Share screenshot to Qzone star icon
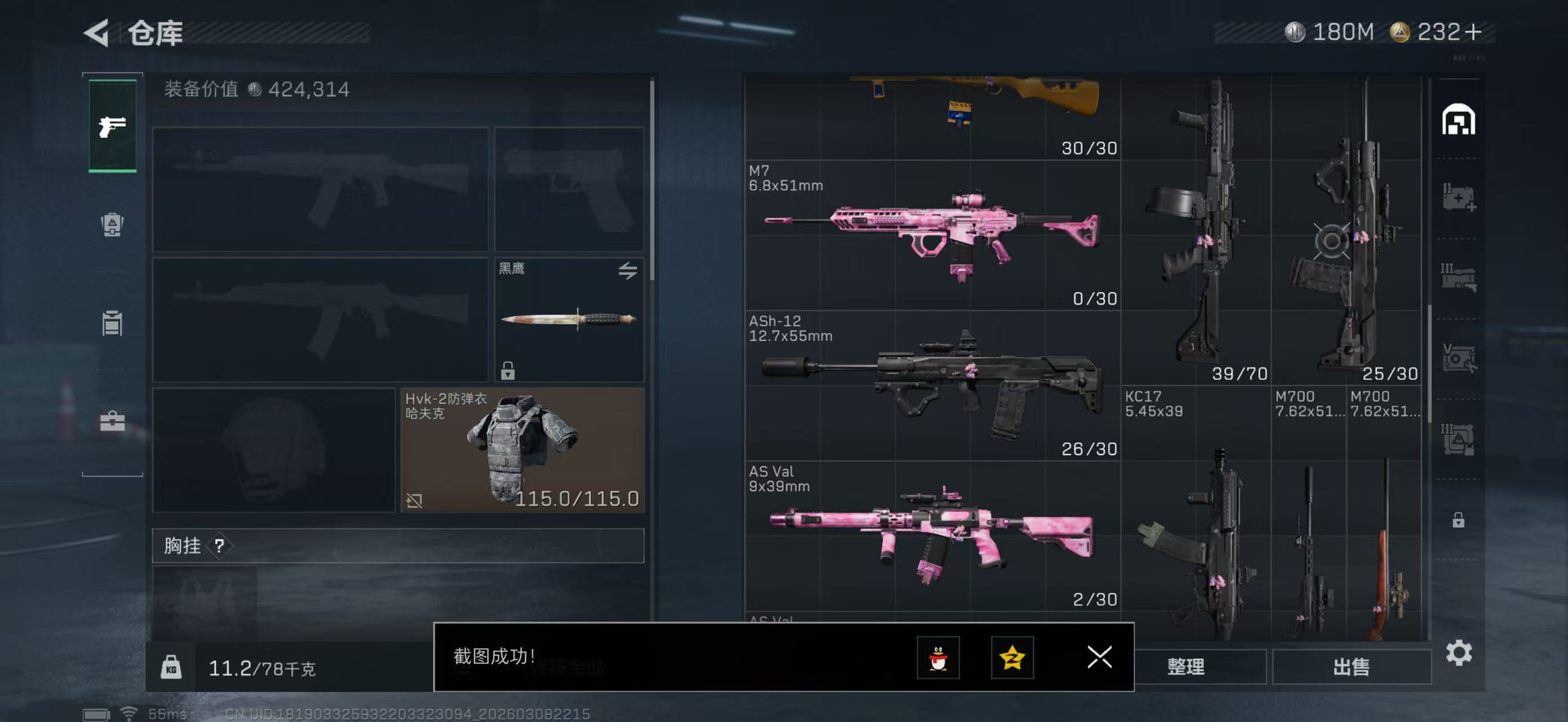This screenshot has width=1568, height=722. [x=1012, y=657]
